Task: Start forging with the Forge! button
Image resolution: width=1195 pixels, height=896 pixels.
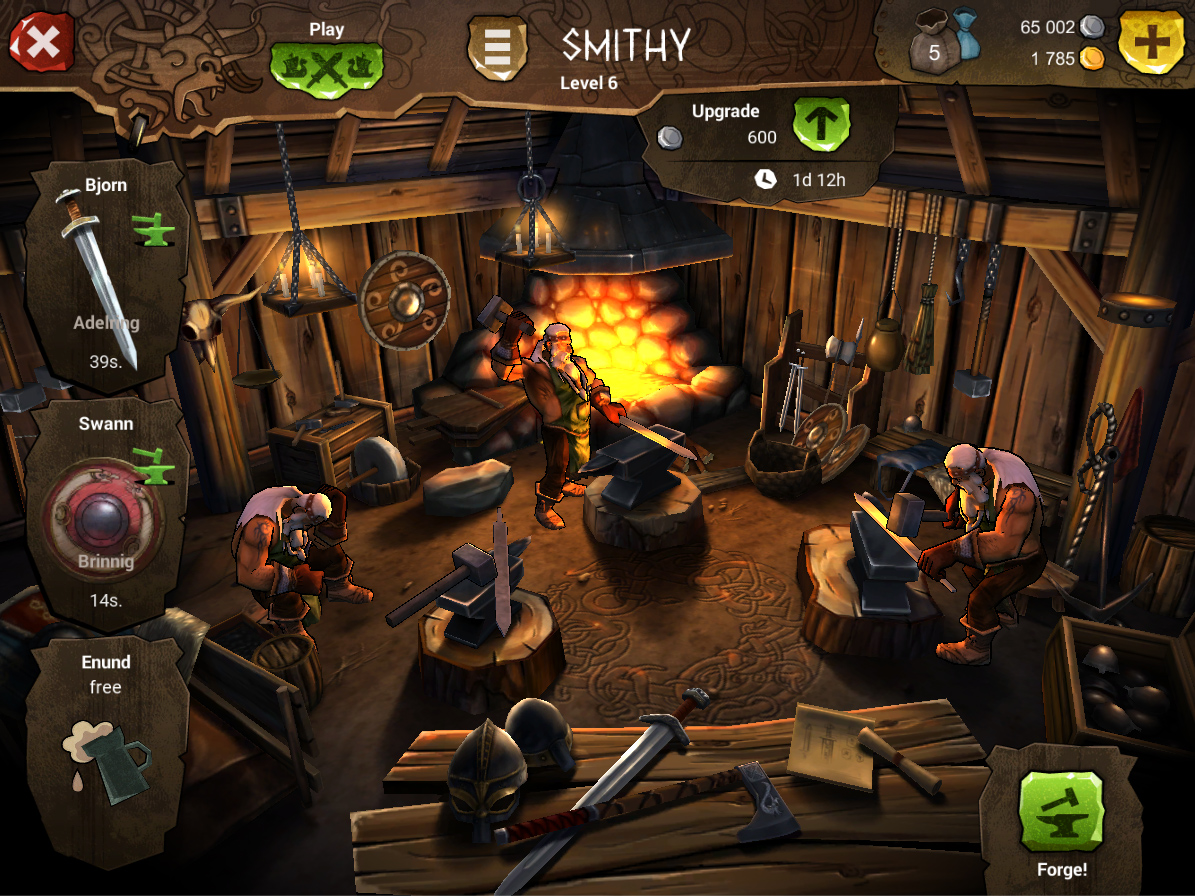Action: pyautogui.click(x=1060, y=810)
